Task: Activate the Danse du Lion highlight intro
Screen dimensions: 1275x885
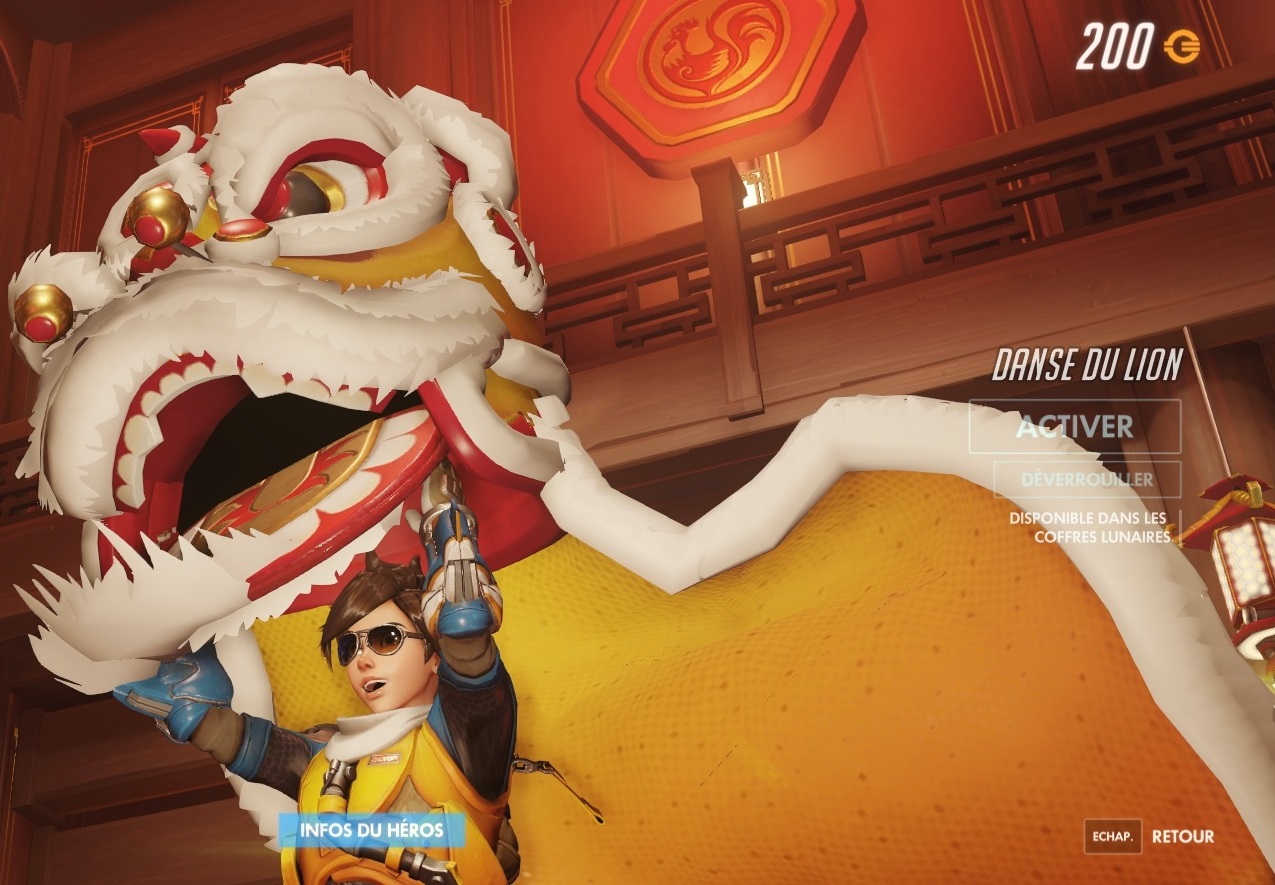Action: [x=1074, y=427]
